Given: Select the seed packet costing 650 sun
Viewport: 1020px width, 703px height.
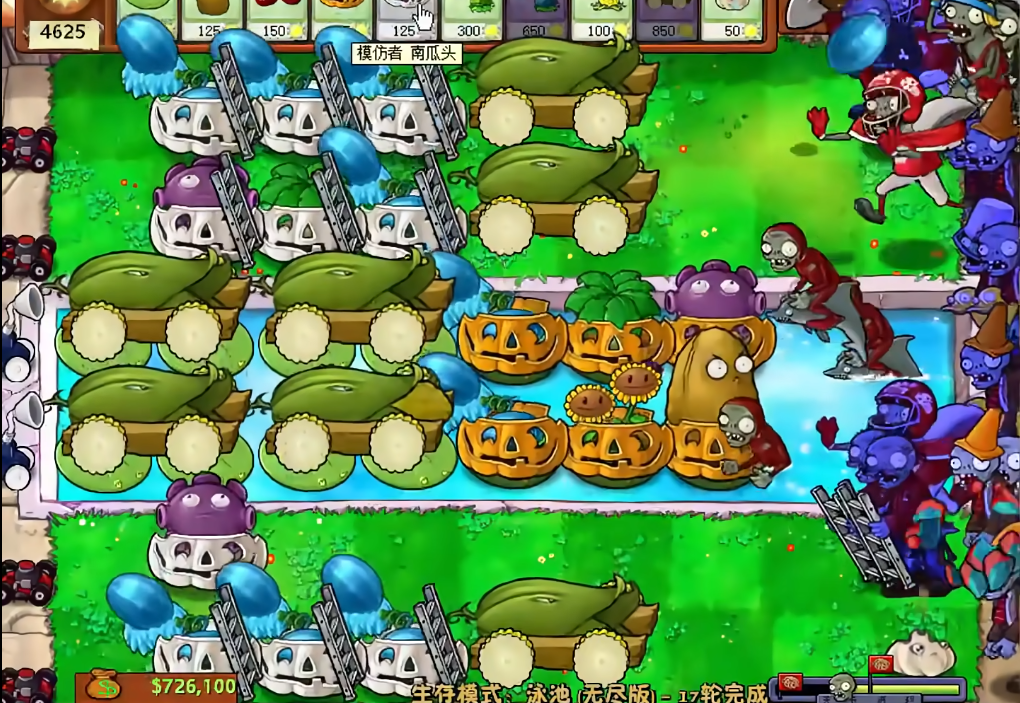Looking at the screenshot, I should 535,20.
